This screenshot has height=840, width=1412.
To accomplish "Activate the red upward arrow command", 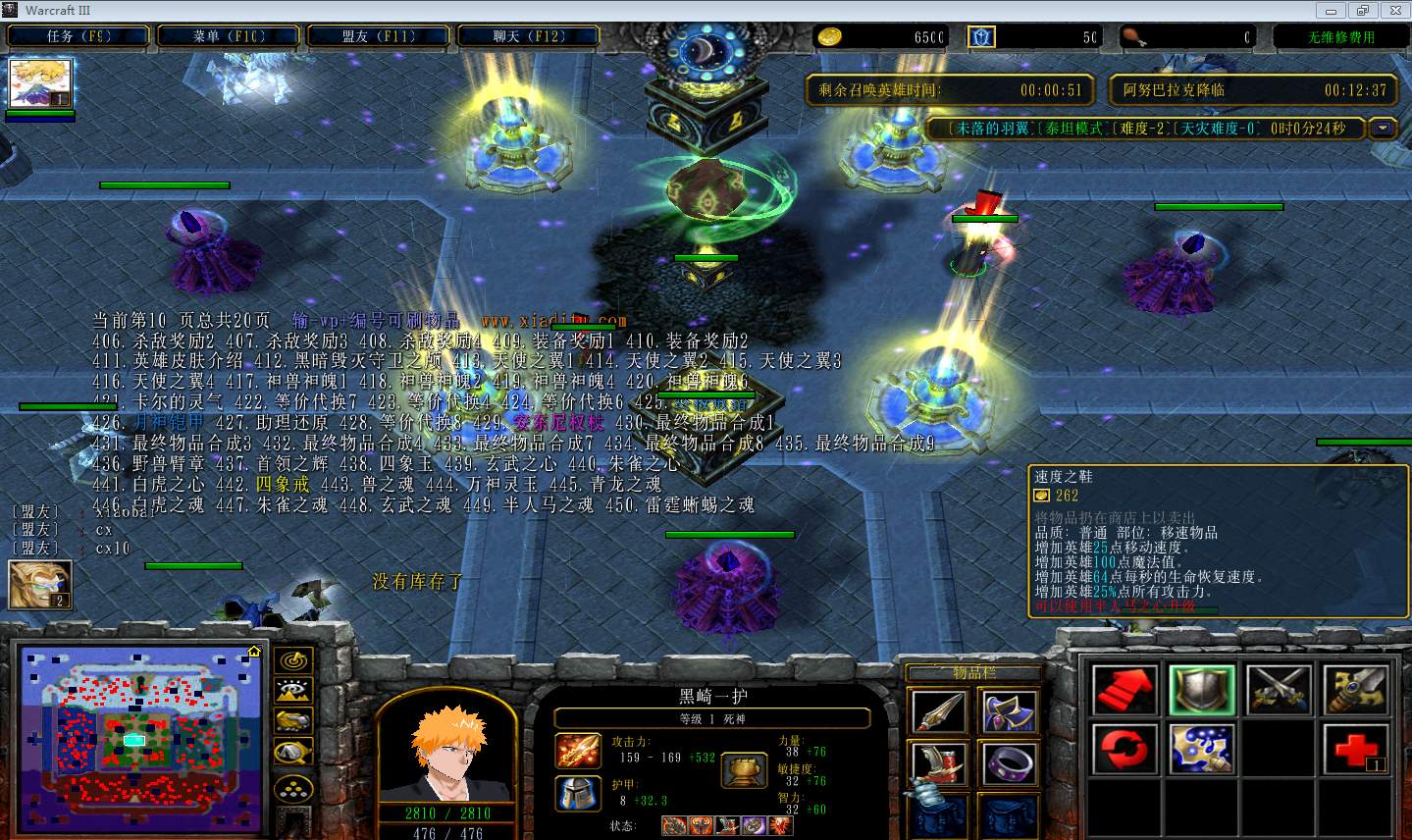I will tap(1124, 691).
